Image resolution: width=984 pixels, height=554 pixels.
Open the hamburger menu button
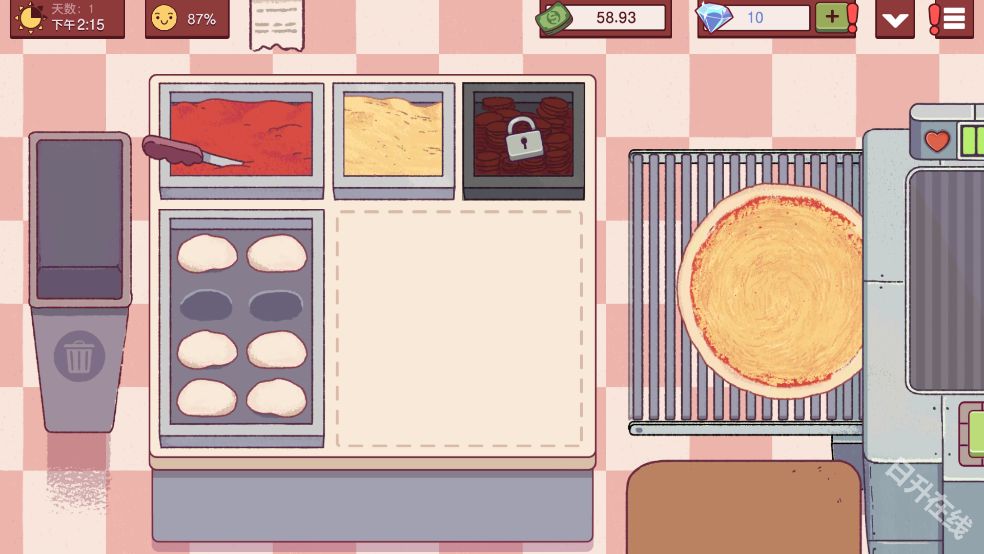[x=952, y=18]
